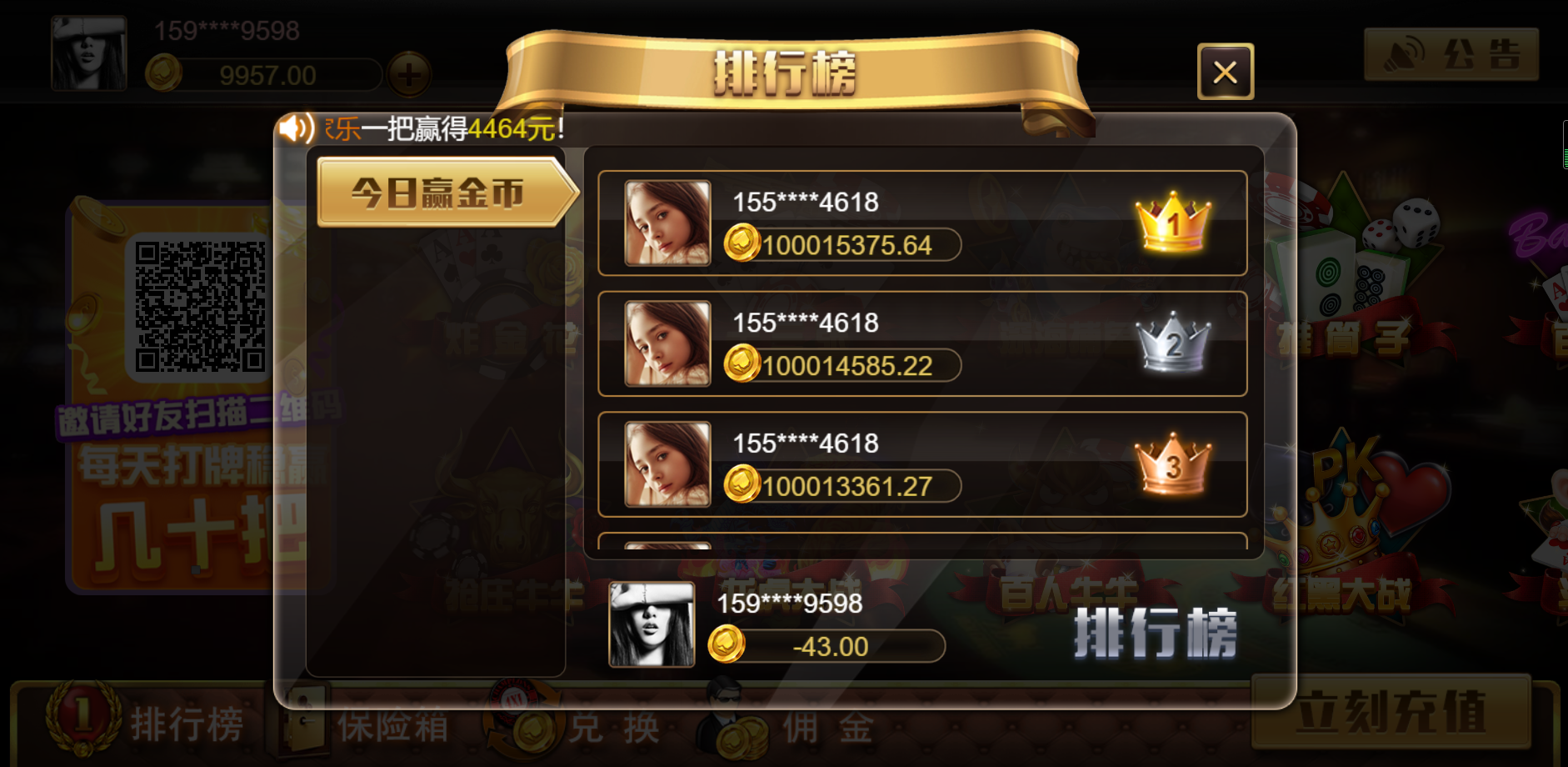Tap the plus icon to add gold coins
This screenshot has width=1568, height=767.
tap(409, 76)
